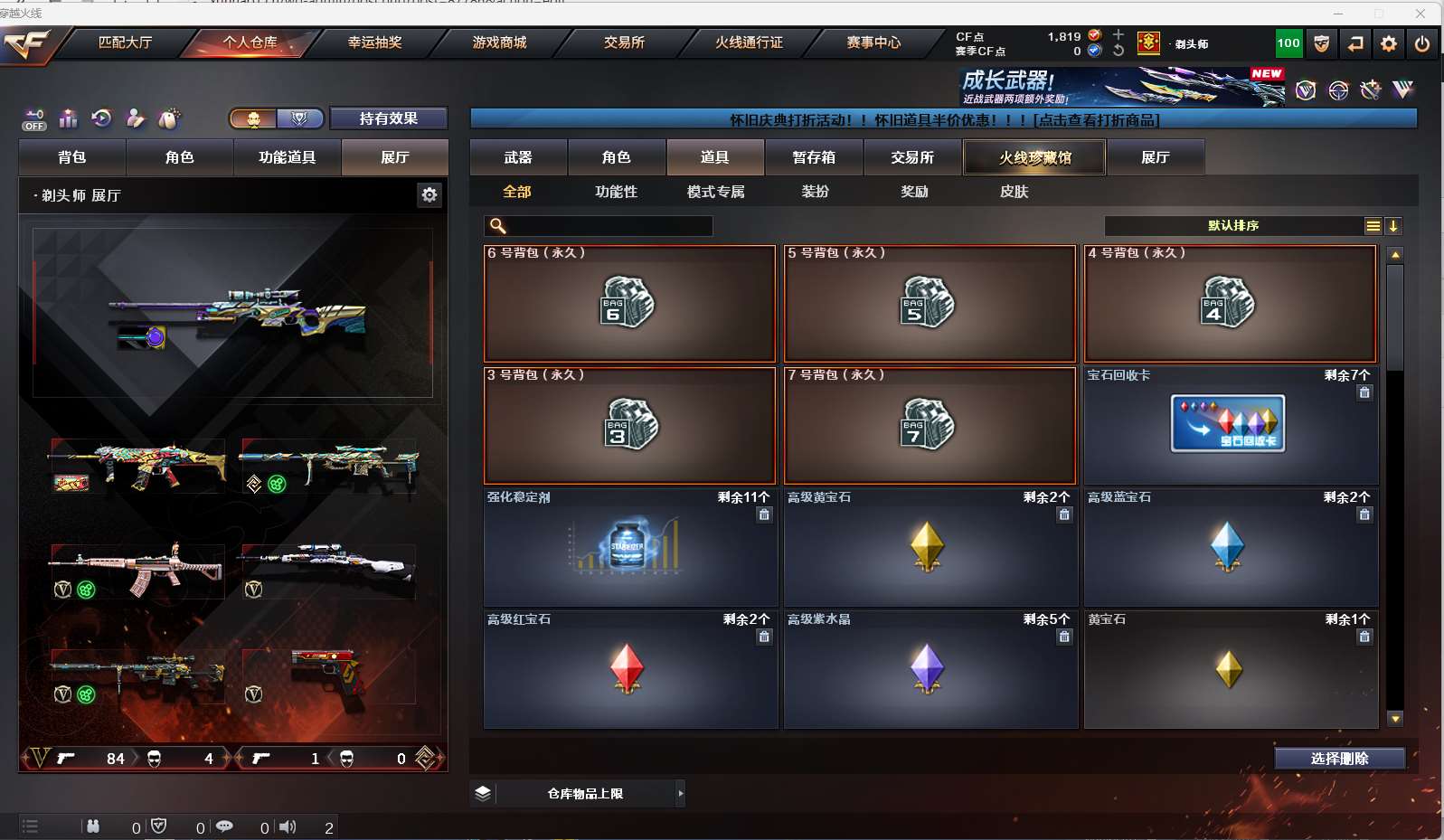Click the 选择删除 delete selection button
This screenshot has width=1444, height=840.
tap(1339, 759)
